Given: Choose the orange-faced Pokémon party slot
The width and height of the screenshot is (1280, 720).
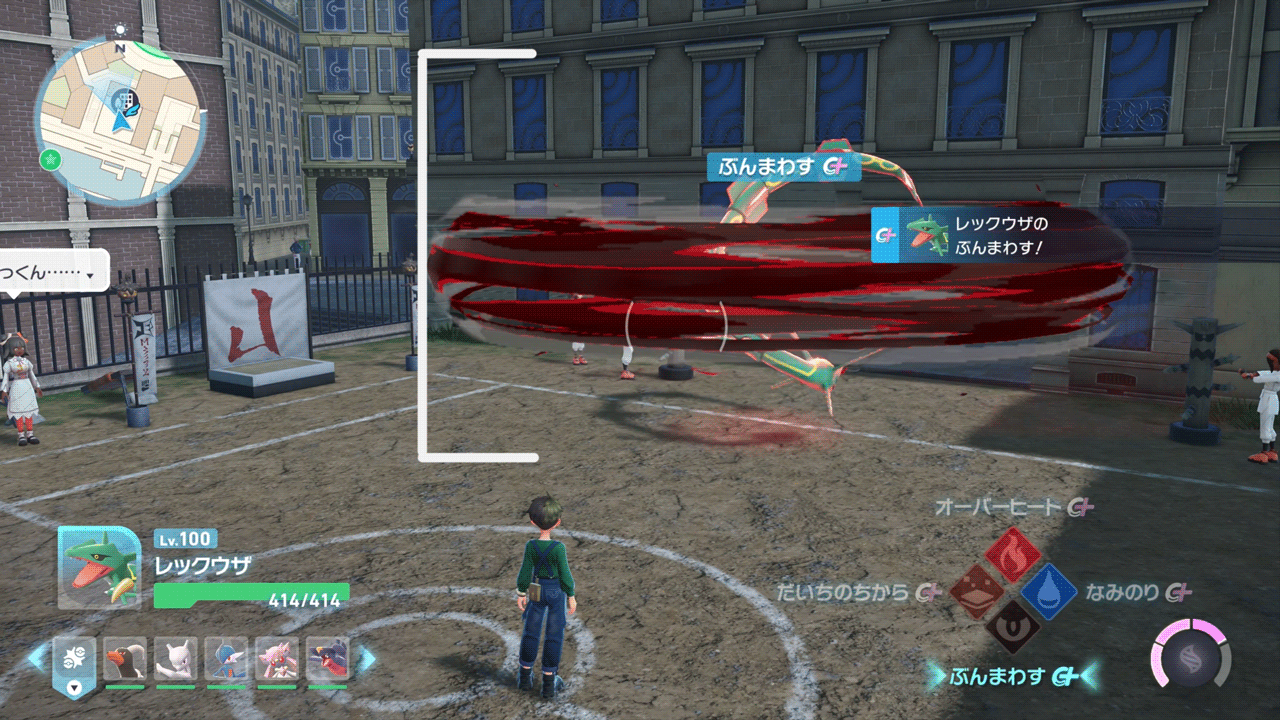Looking at the screenshot, I should (125, 659).
